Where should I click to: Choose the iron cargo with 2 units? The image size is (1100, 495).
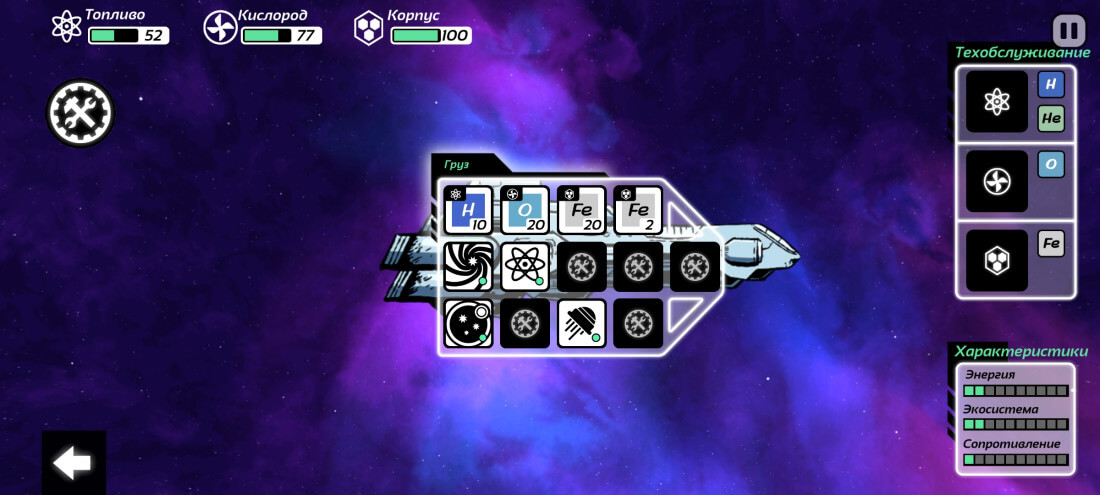pyautogui.click(x=638, y=210)
